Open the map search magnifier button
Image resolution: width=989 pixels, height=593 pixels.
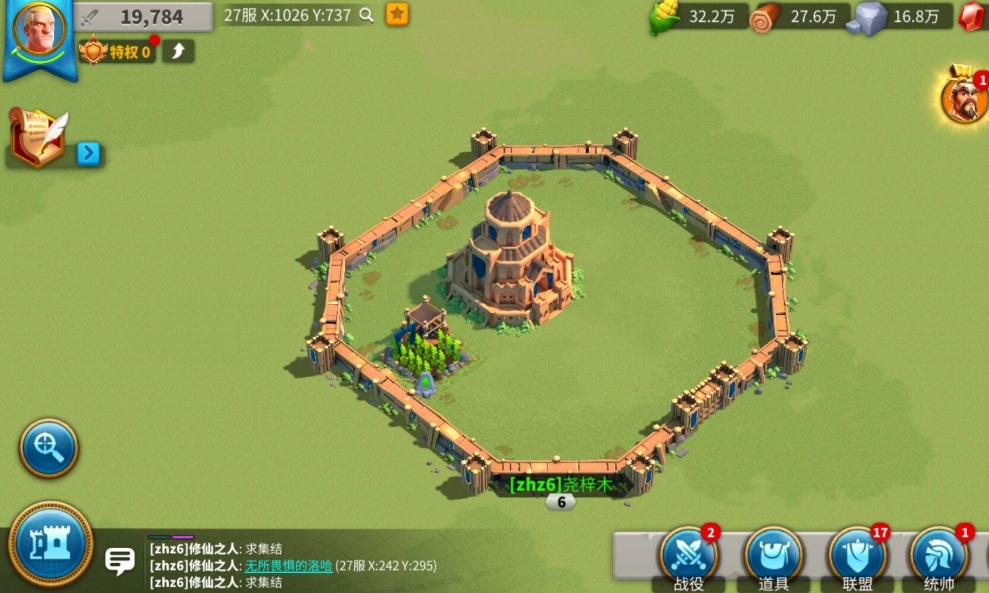pyautogui.click(x=48, y=447)
